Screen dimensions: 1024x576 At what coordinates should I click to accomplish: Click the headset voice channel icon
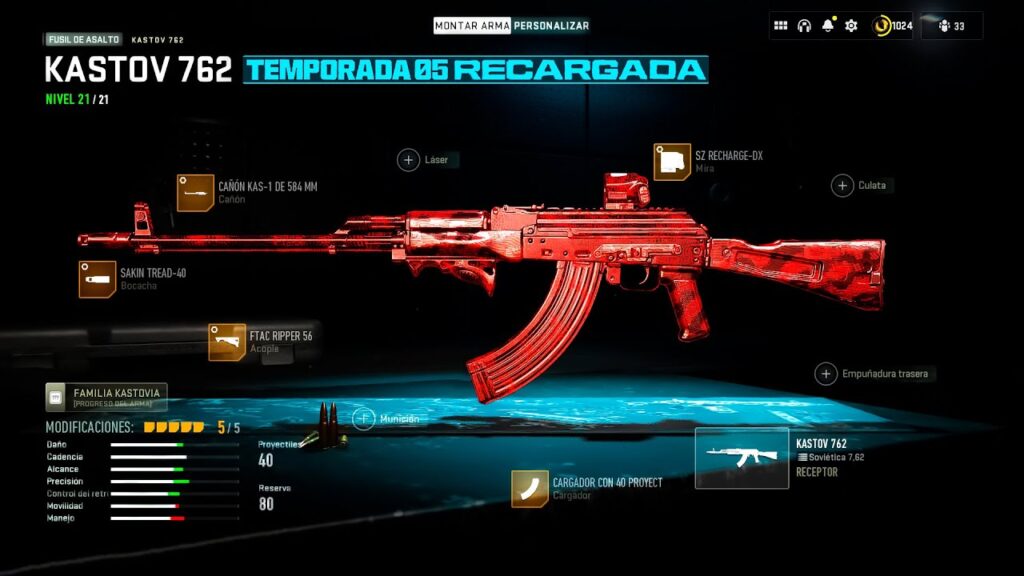coord(804,26)
